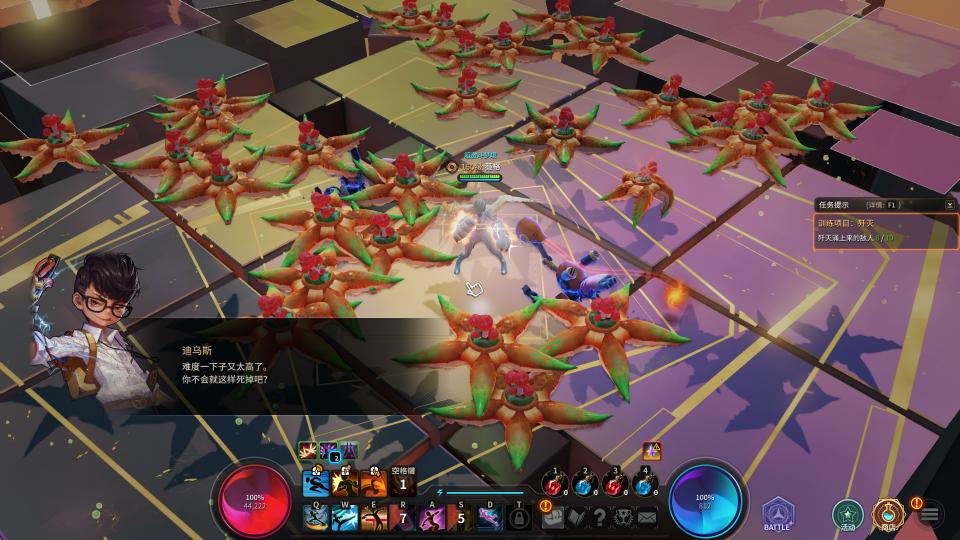Open the BATTLE menu
The image size is (960, 540).
point(777,512)
